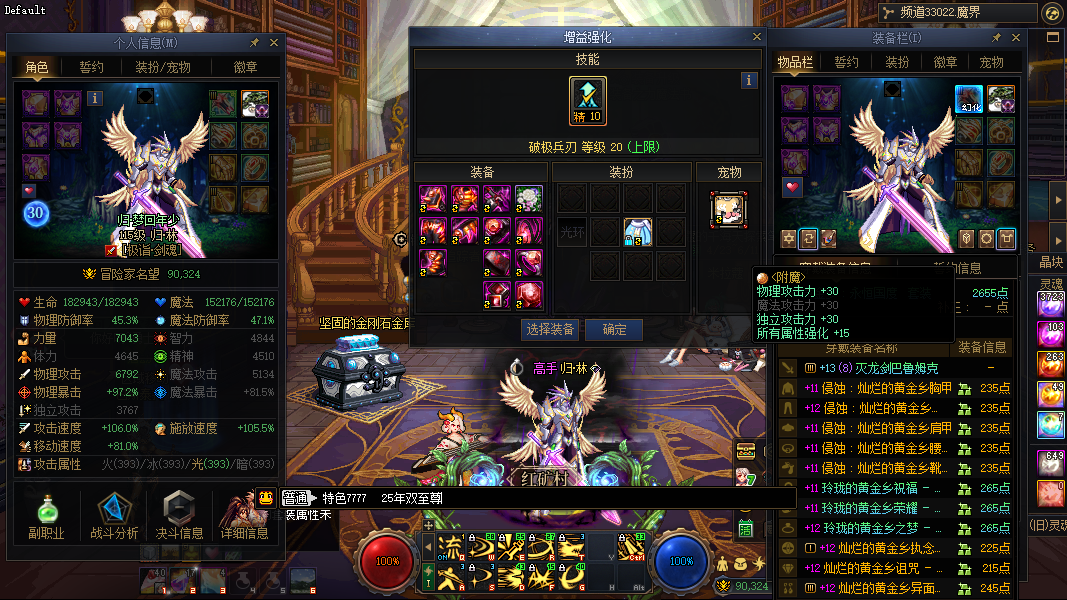The image size is (1067, 600).
Task: Show the 战斗分析 combat analysis
Action: coord(114,517)
